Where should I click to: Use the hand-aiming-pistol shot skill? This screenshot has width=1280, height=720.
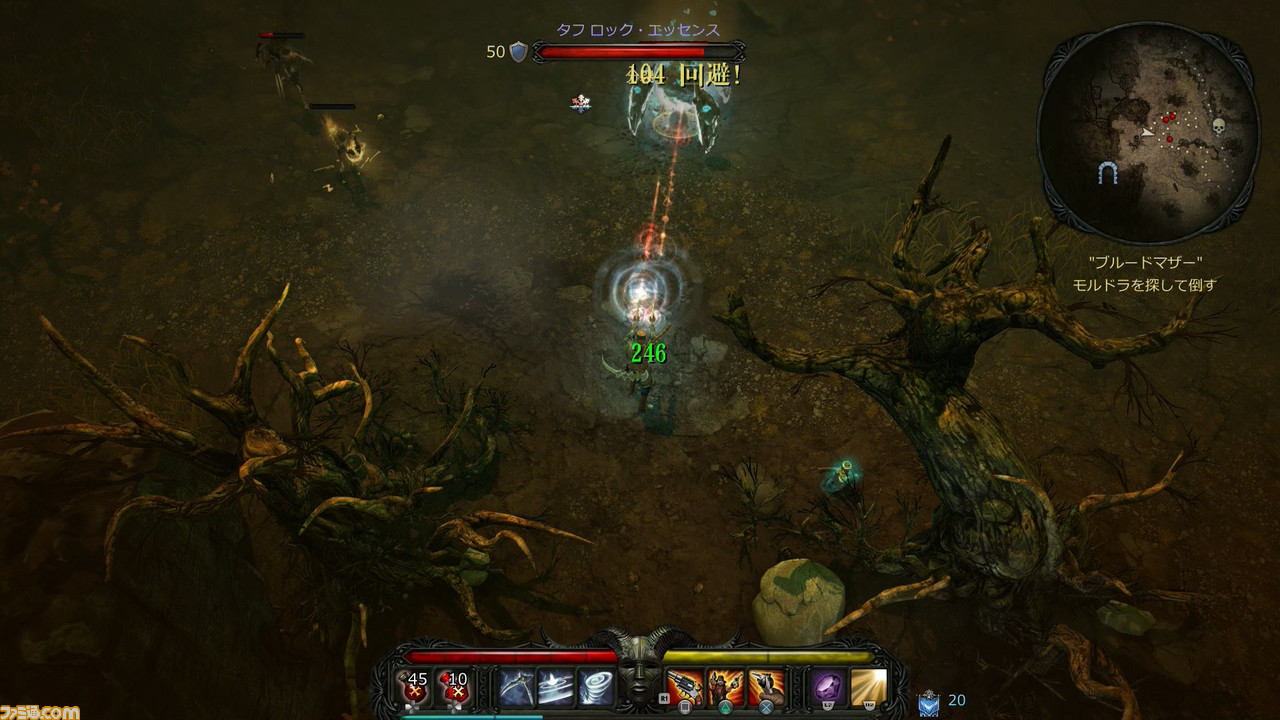[x=766, y=688]
